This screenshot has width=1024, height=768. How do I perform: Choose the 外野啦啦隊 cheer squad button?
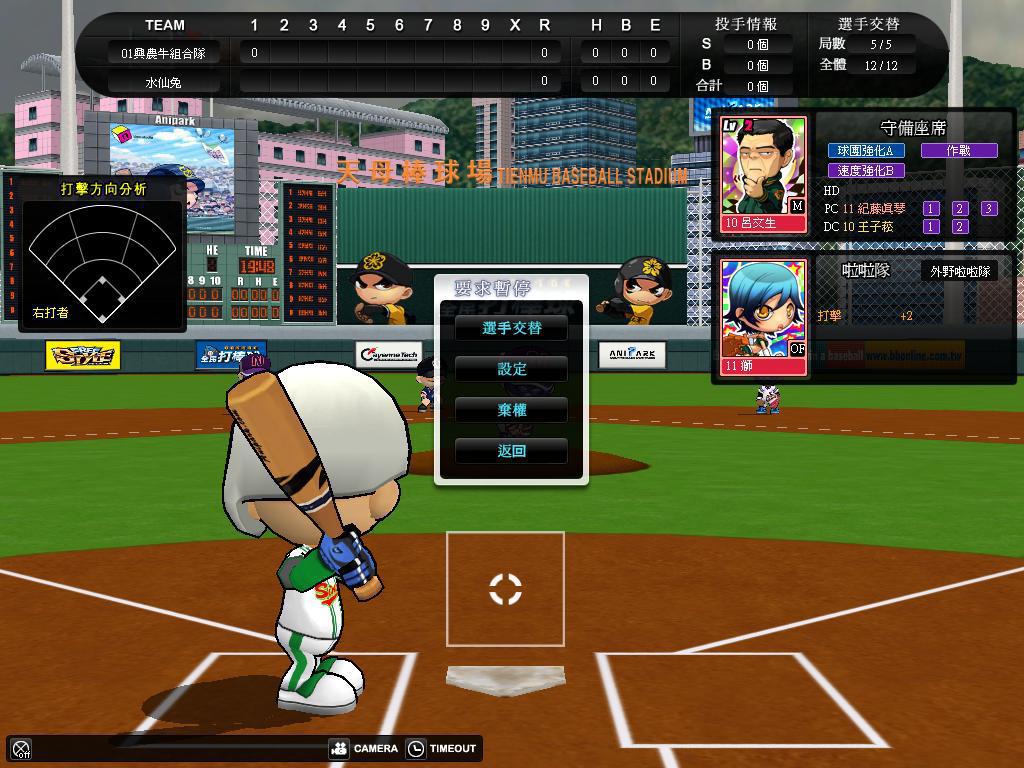[959, 271]
